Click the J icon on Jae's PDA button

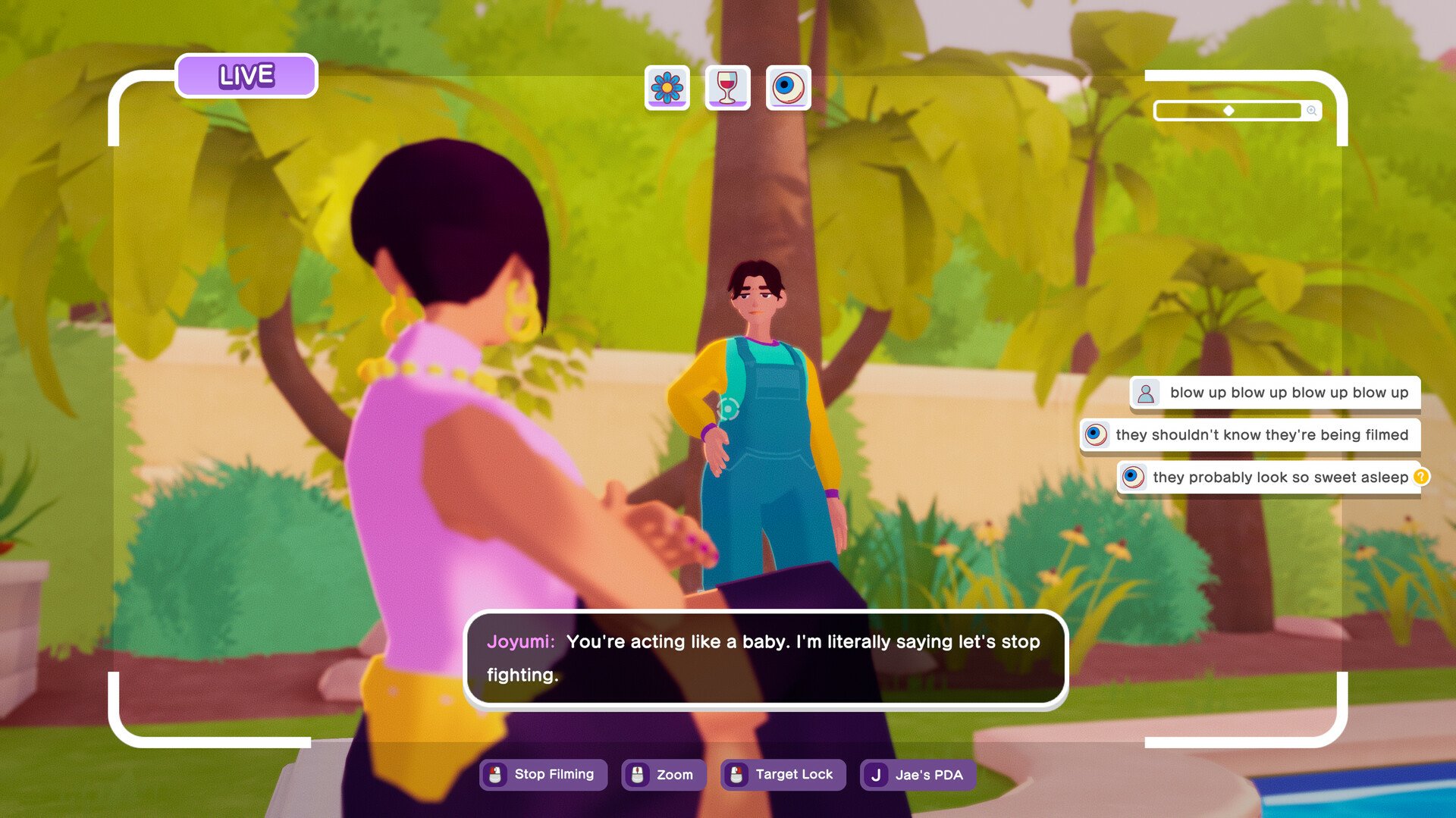click(x=876, y=775)
